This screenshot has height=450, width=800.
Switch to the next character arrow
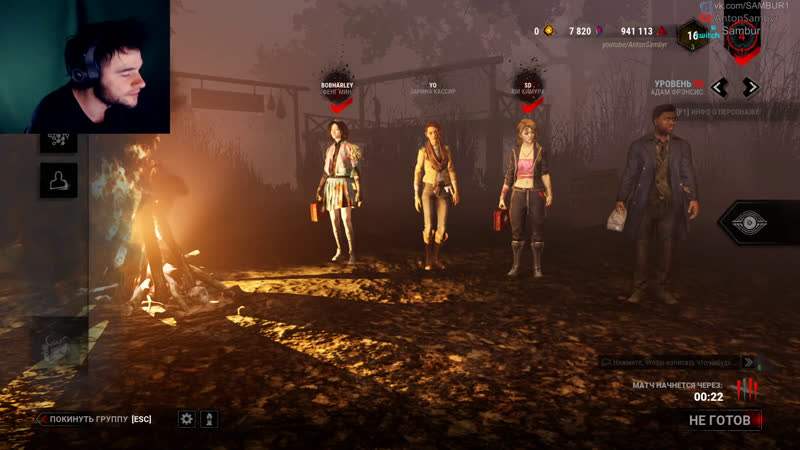pos(750,87)
